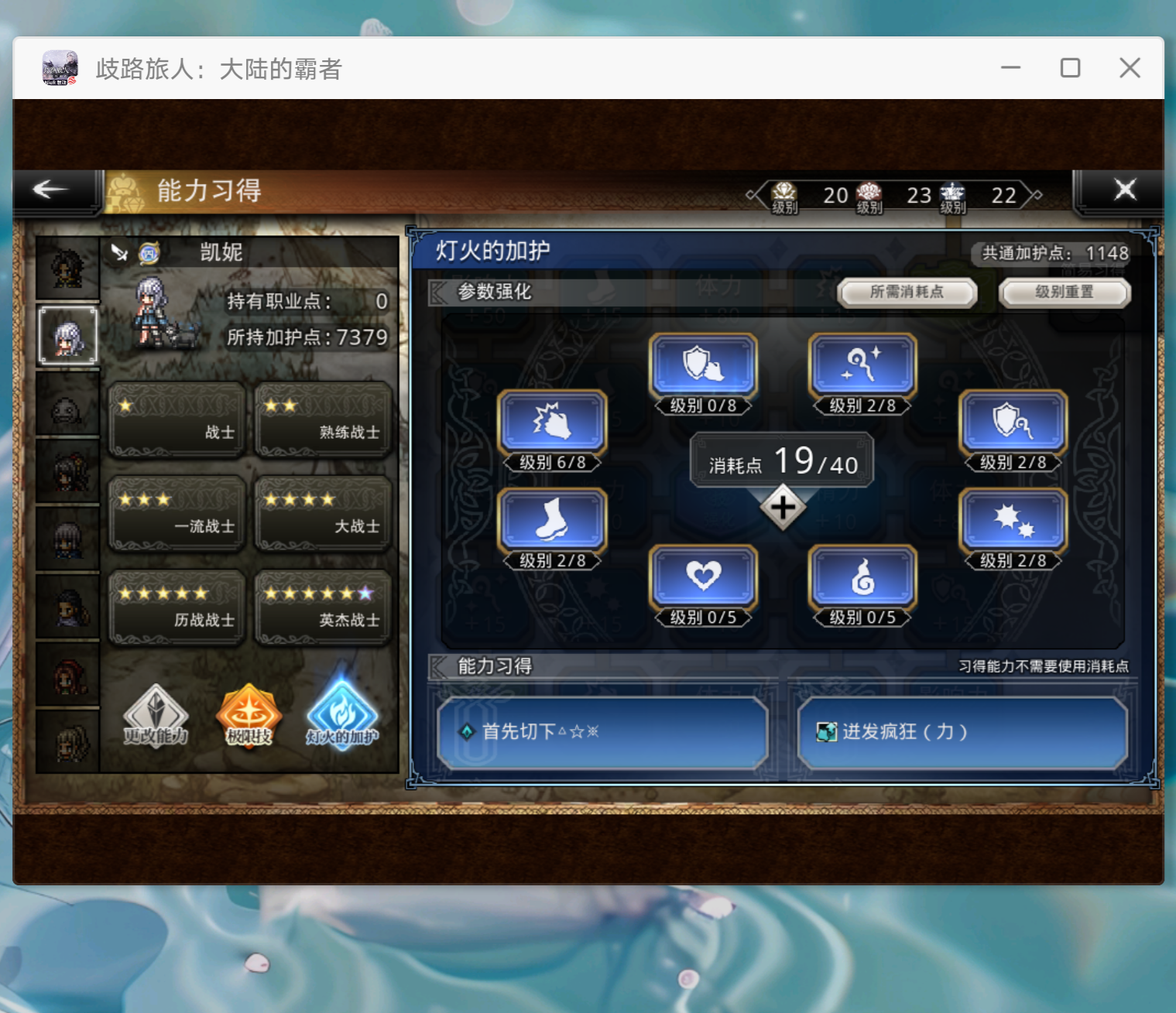This screenshot has width=1176, height=1013.
Task: Open the 极阳技 ultimate skill panel
Action: pyautogui.click(x=248, y=716)
